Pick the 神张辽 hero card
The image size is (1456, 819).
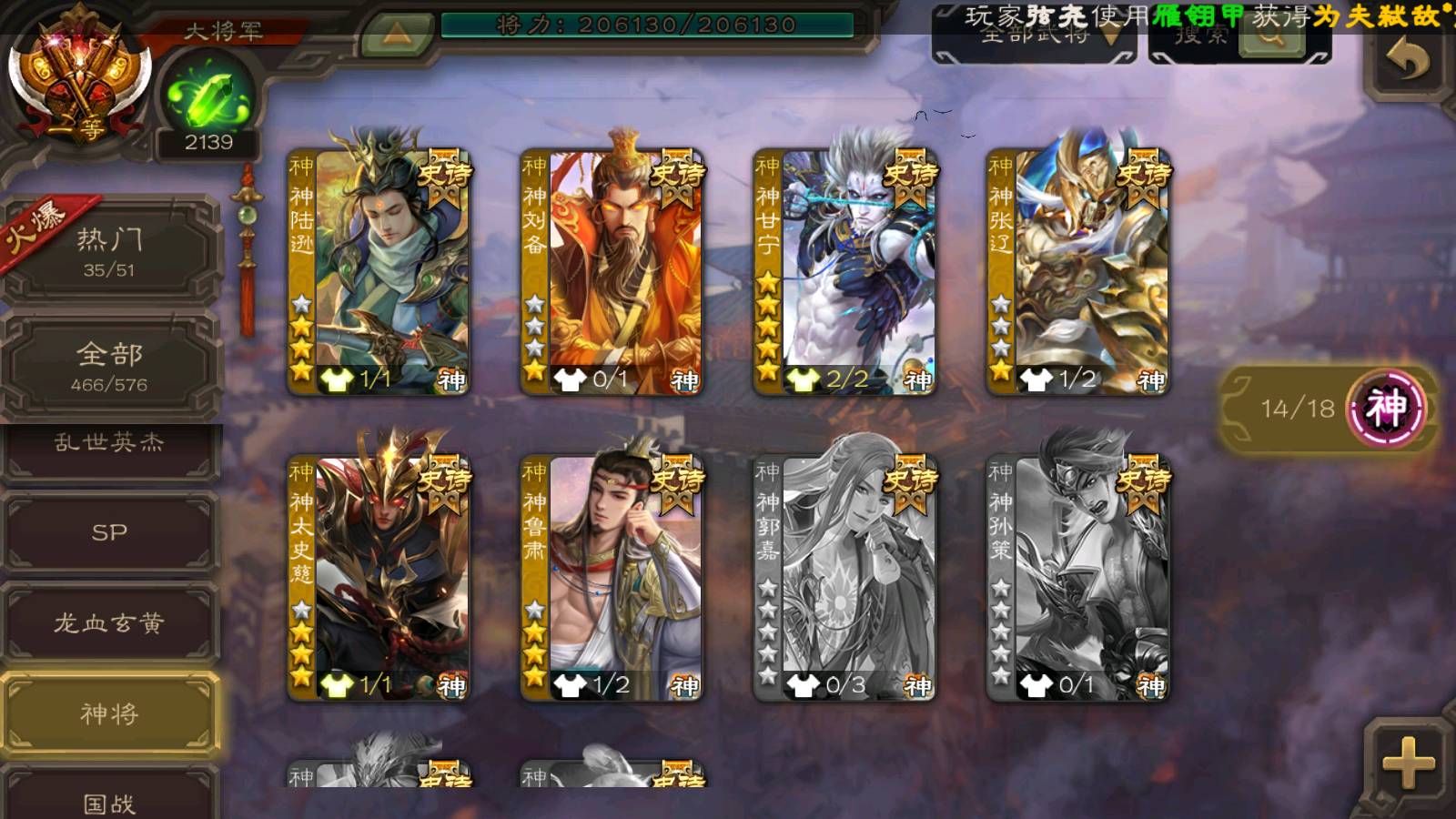point(1078,270)
